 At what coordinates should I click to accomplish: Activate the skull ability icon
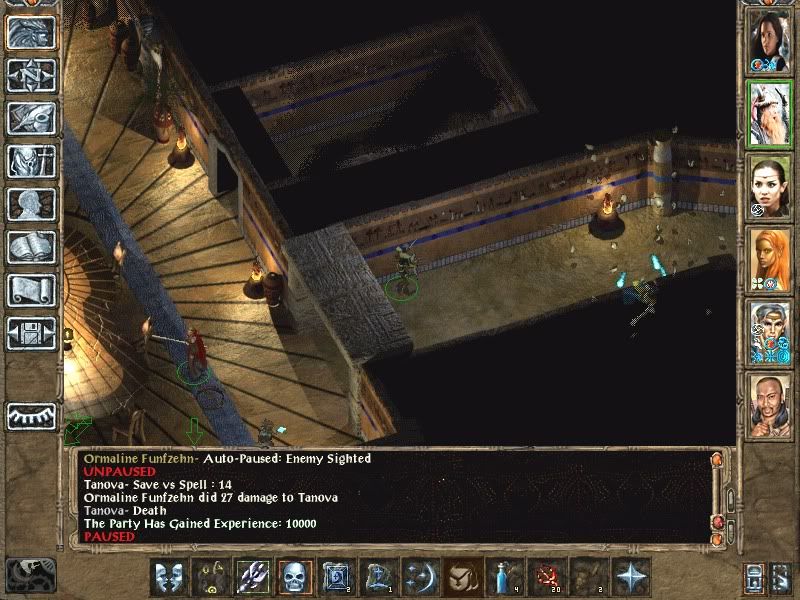pyautogui.click(x=295, y=577)
